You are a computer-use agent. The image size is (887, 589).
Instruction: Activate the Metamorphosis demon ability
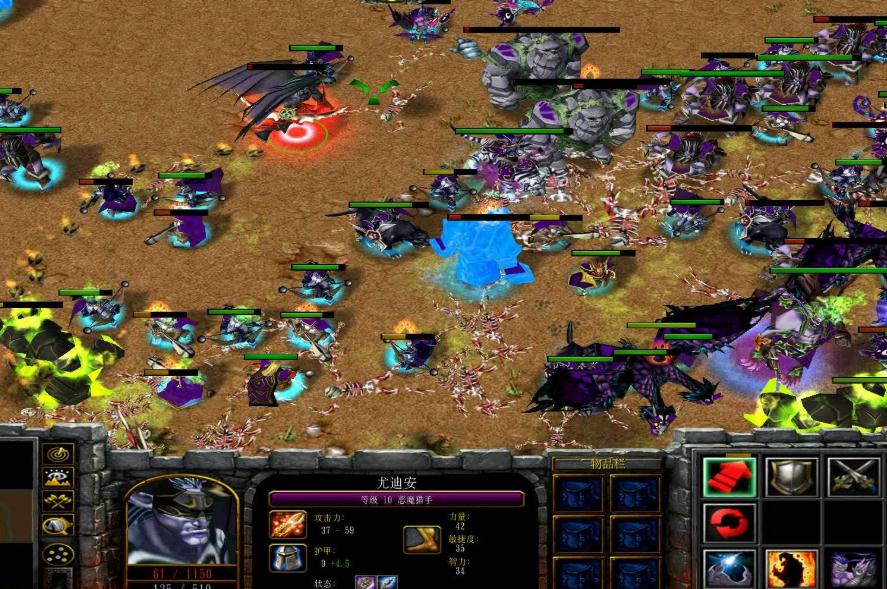[x=852, y=567]
